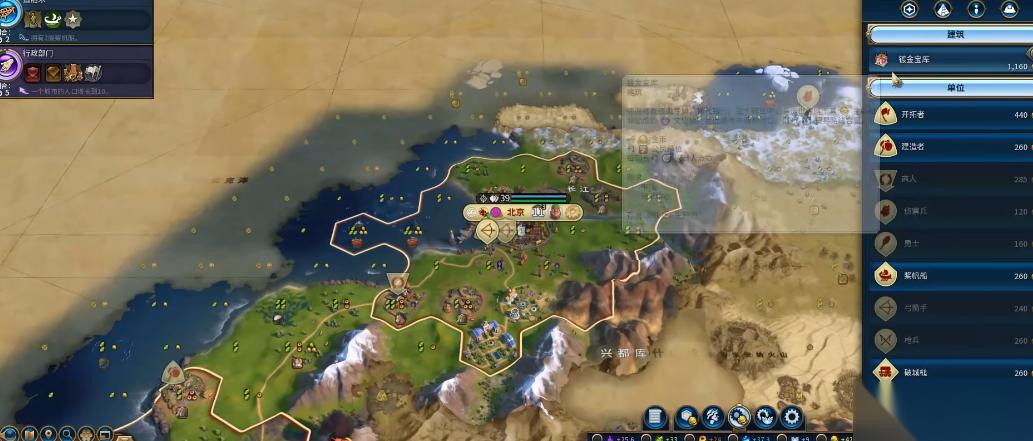This screenshot has width=1033, height=441.
Task: Collapse the 建筑 buildings section header
Action: tap(950, 35)
